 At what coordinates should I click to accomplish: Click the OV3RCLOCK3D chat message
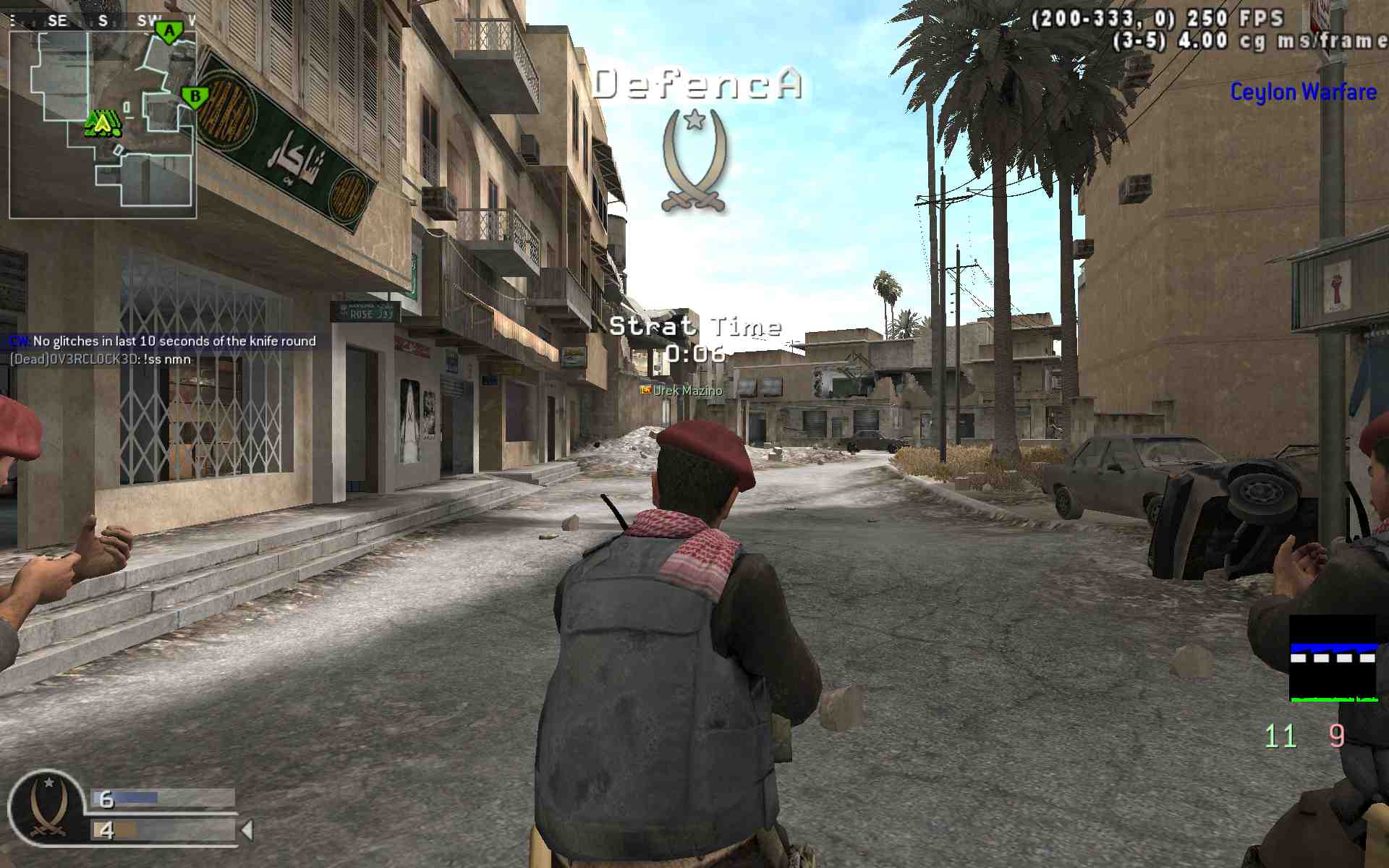click(101, 359)
